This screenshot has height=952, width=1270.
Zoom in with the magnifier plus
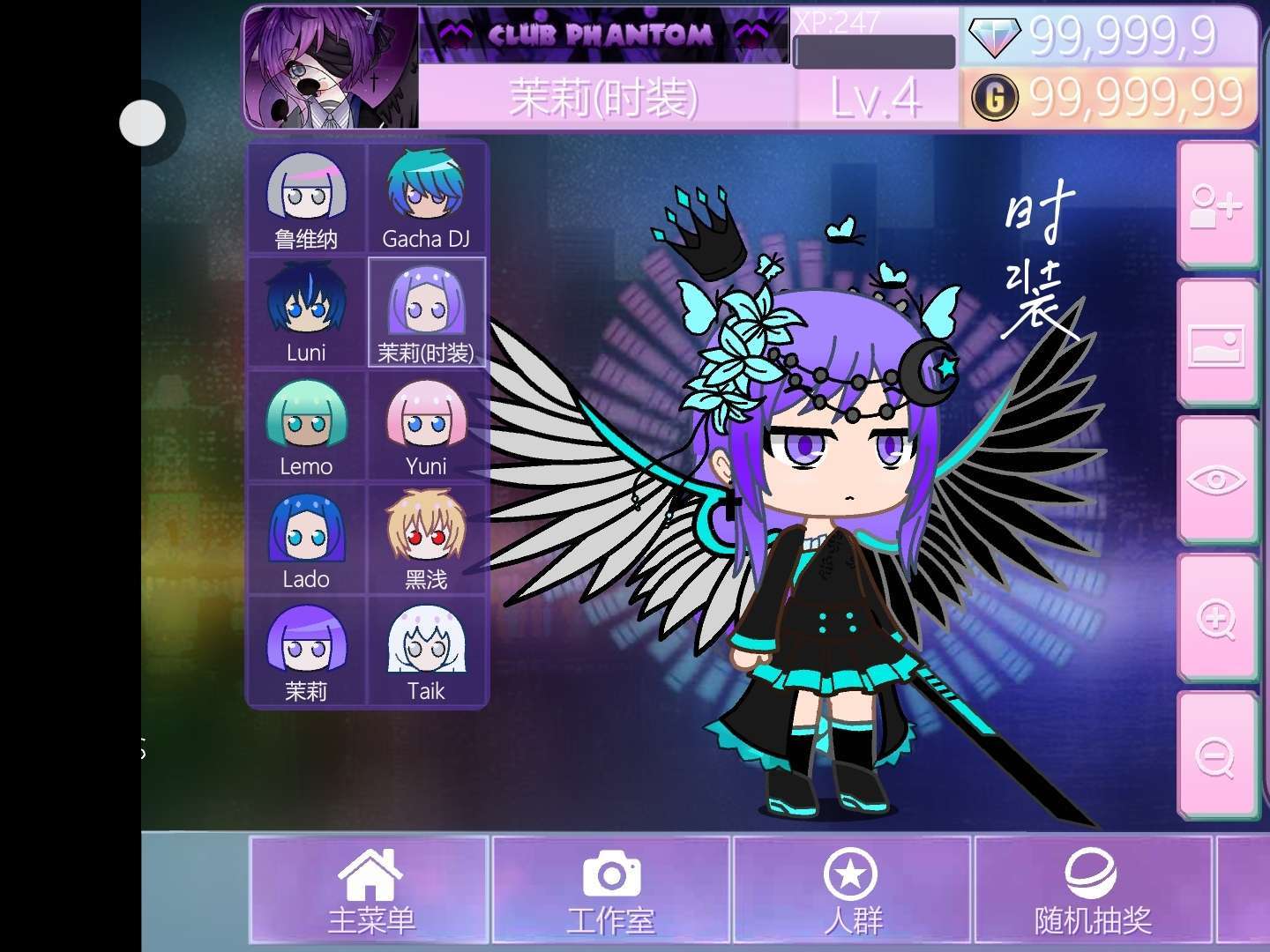[x=1216, y=619]
